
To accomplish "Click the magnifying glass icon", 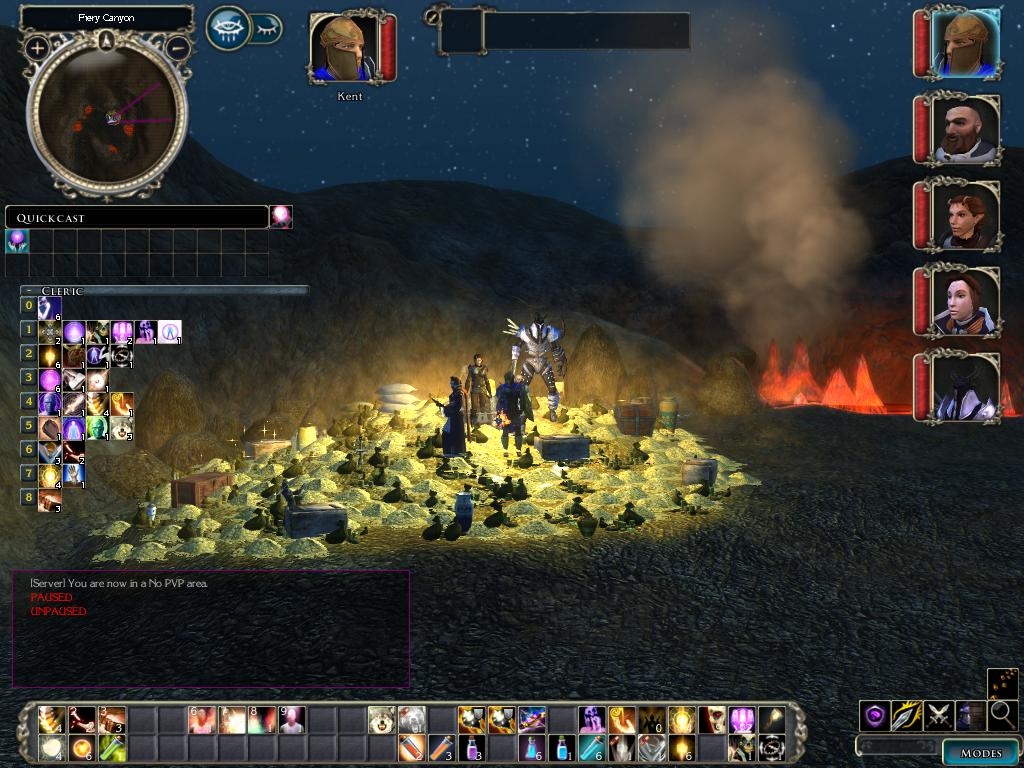I will (1003, 715).
